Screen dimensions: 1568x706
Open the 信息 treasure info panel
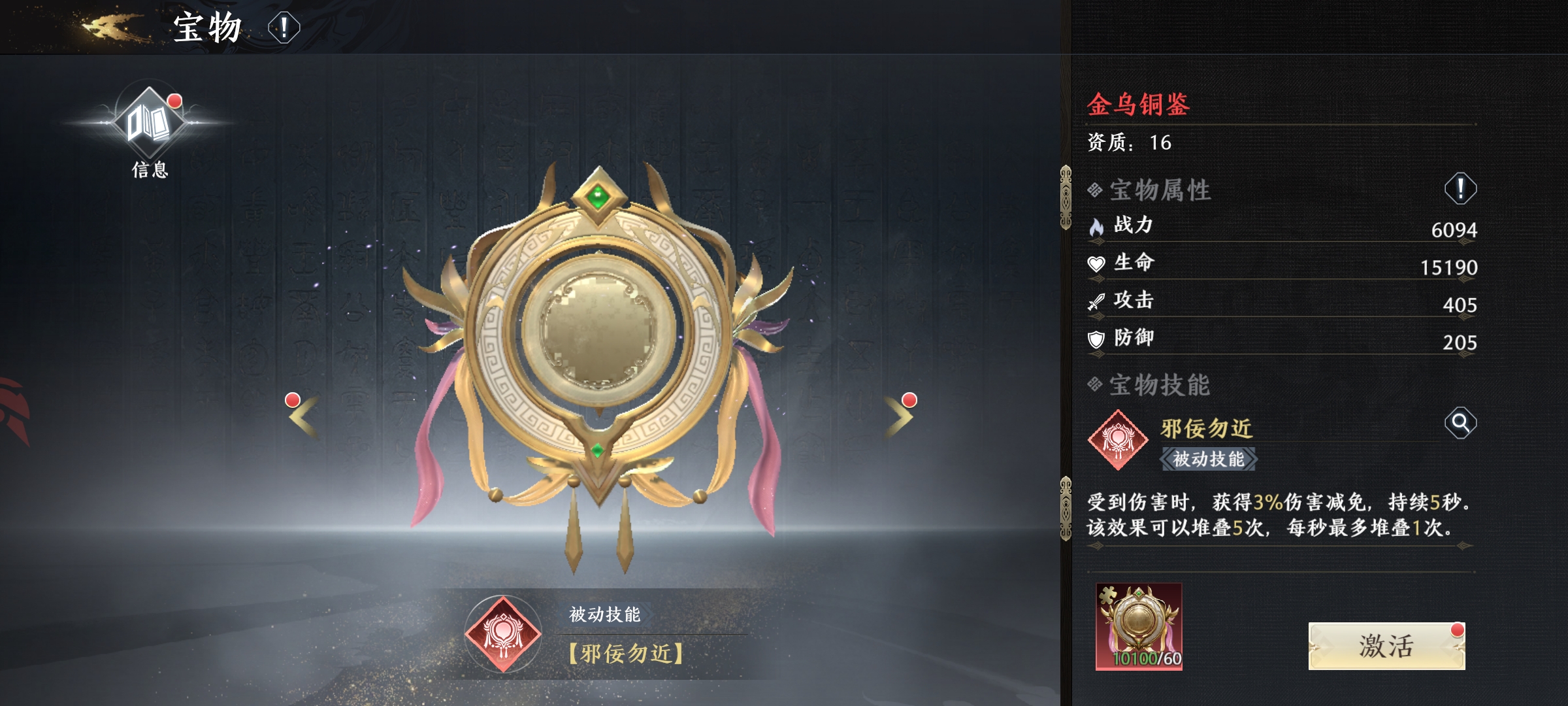click(149, 121)
